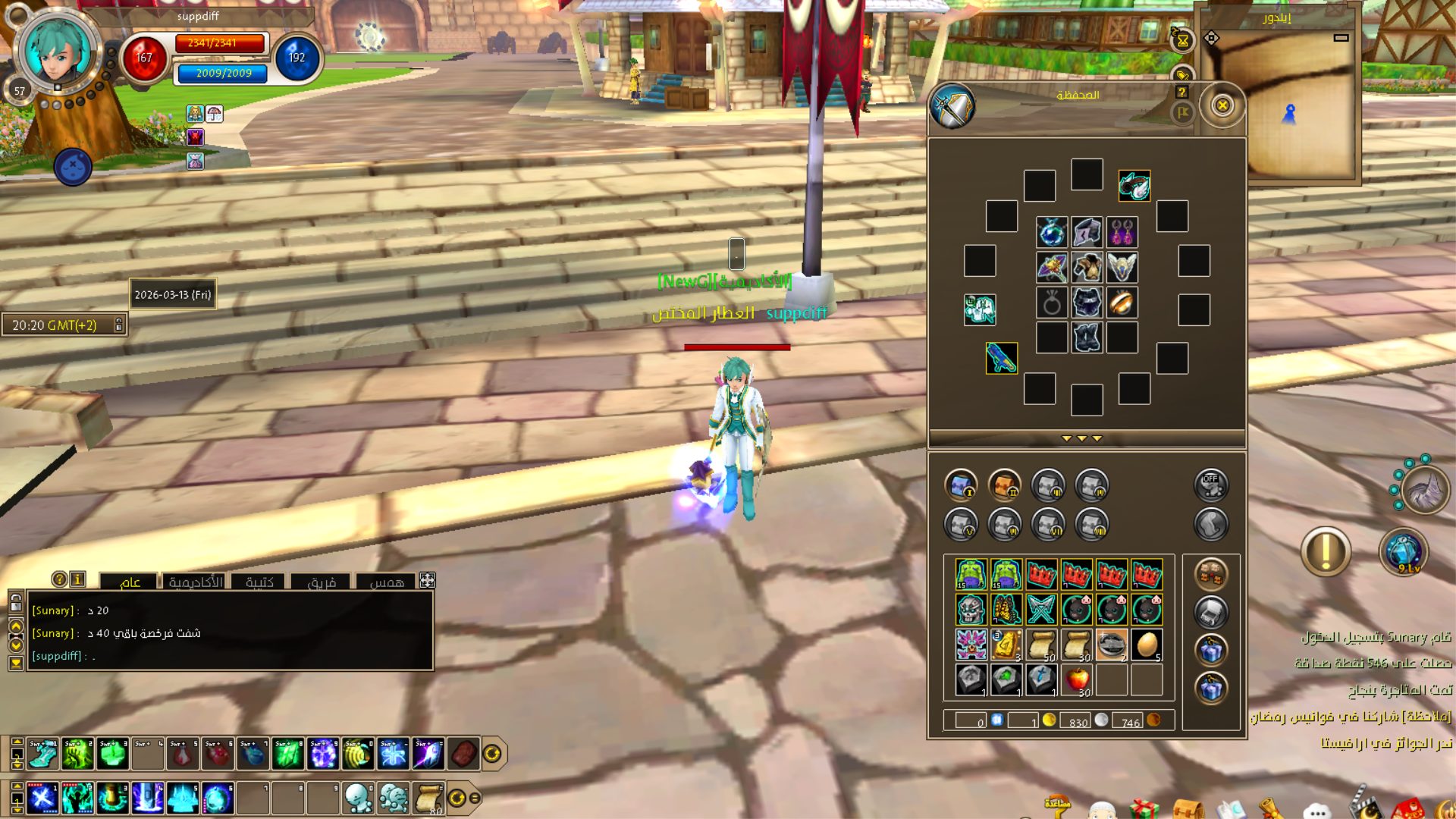Screen dimensions: 1456x819
Task: Click the yellow exclamation quest button
Action: [1326, 551]
